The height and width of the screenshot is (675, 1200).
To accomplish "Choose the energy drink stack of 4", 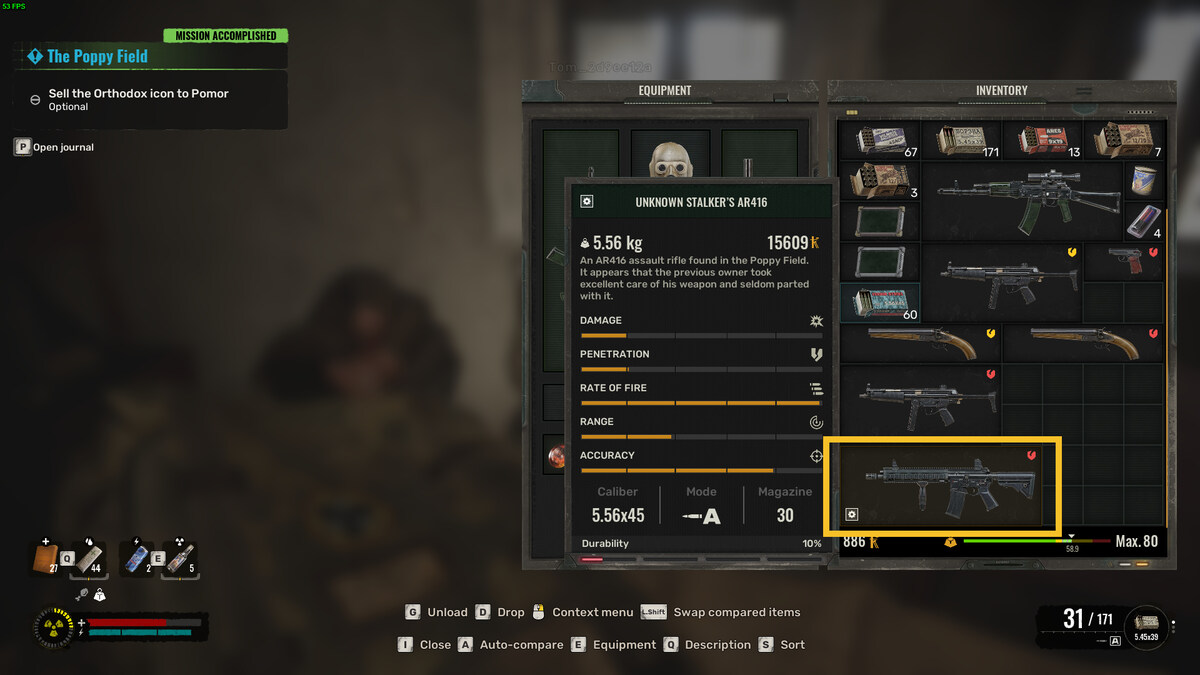I will click(x=1144, y=221).
